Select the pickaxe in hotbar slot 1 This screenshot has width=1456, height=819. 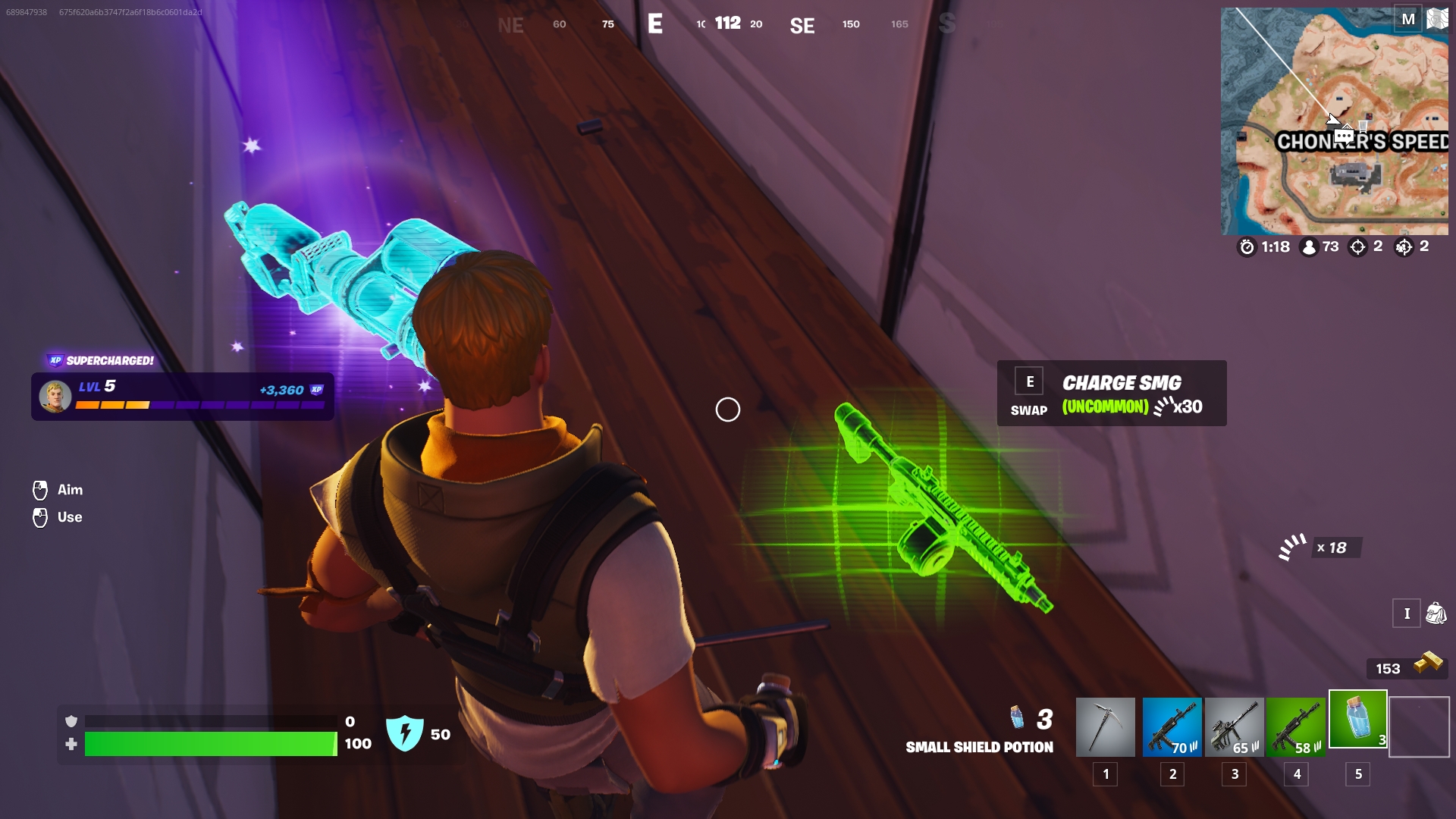(1106, 726)
